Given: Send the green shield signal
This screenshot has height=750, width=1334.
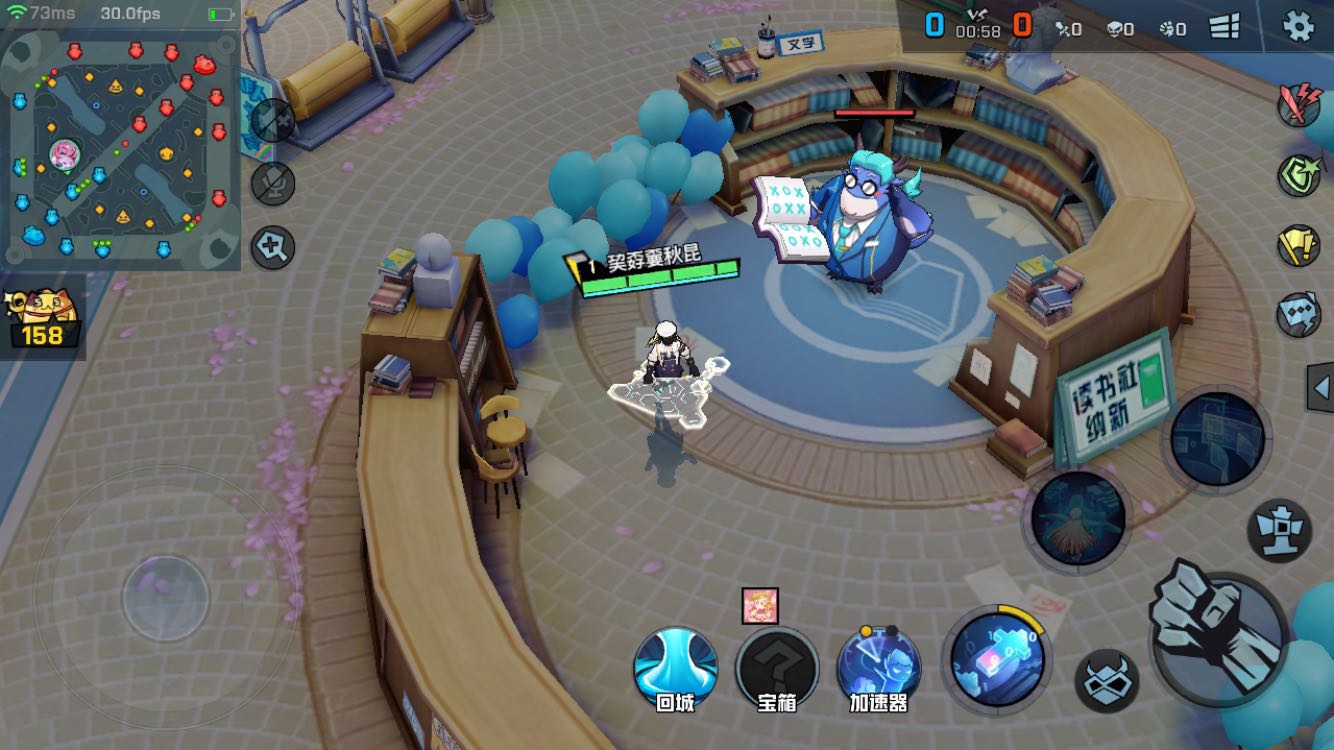Looking at the screenshot, I should coord(1299,175).
